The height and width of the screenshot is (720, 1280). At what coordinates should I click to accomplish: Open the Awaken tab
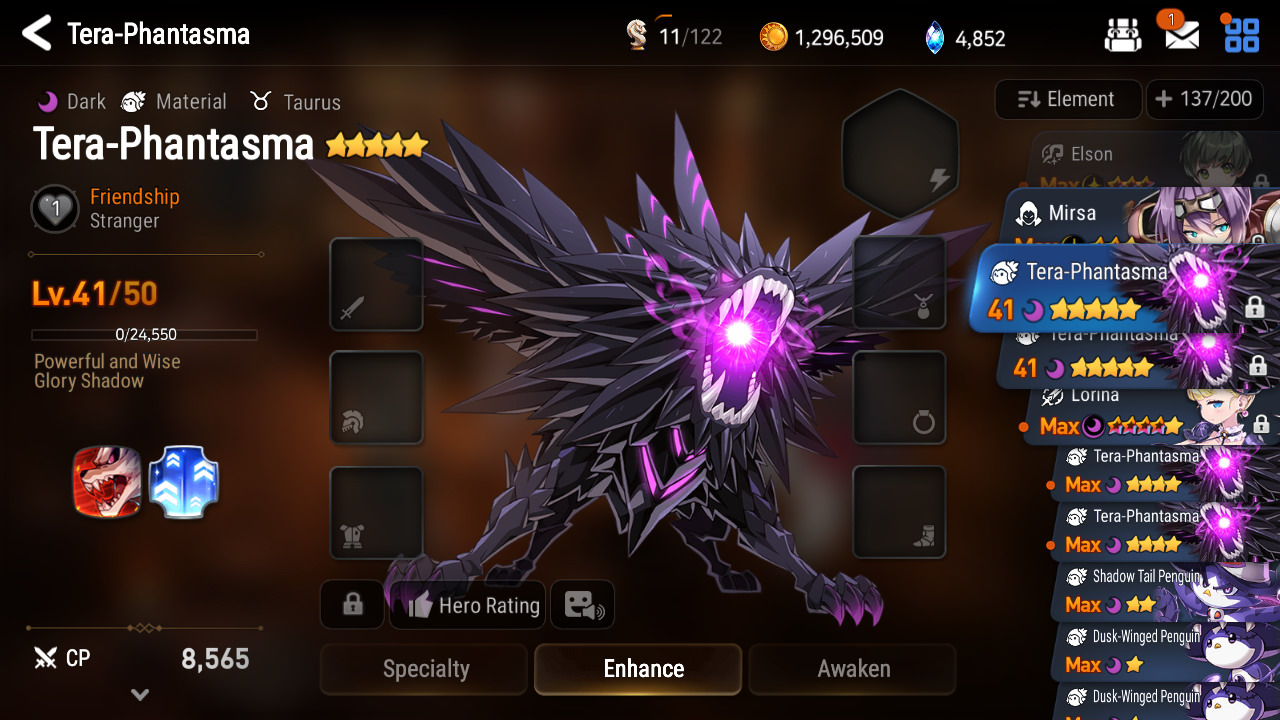(852, 669)
